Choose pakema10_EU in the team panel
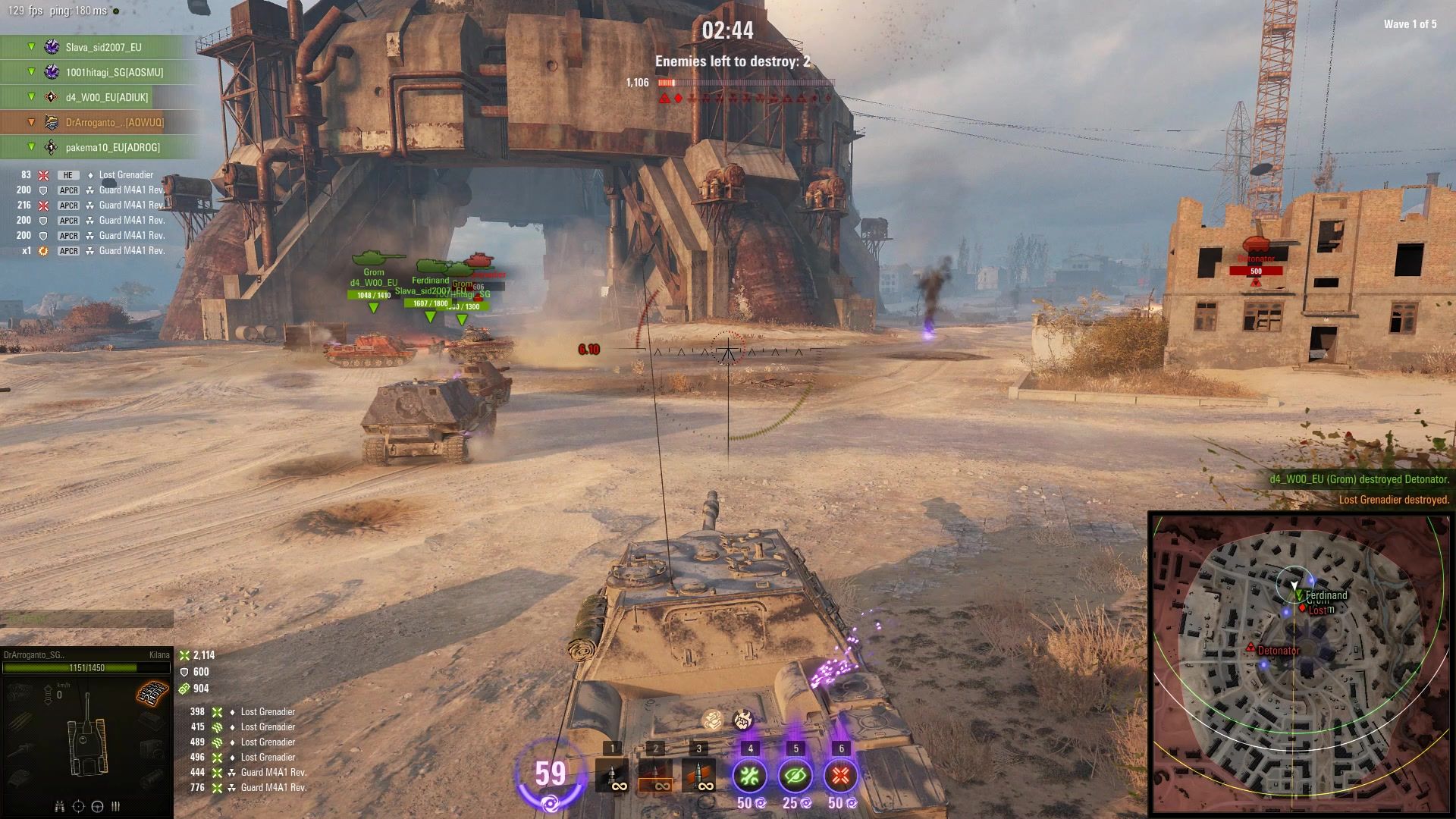This screenshot has height=819, width=1456. 112,147
